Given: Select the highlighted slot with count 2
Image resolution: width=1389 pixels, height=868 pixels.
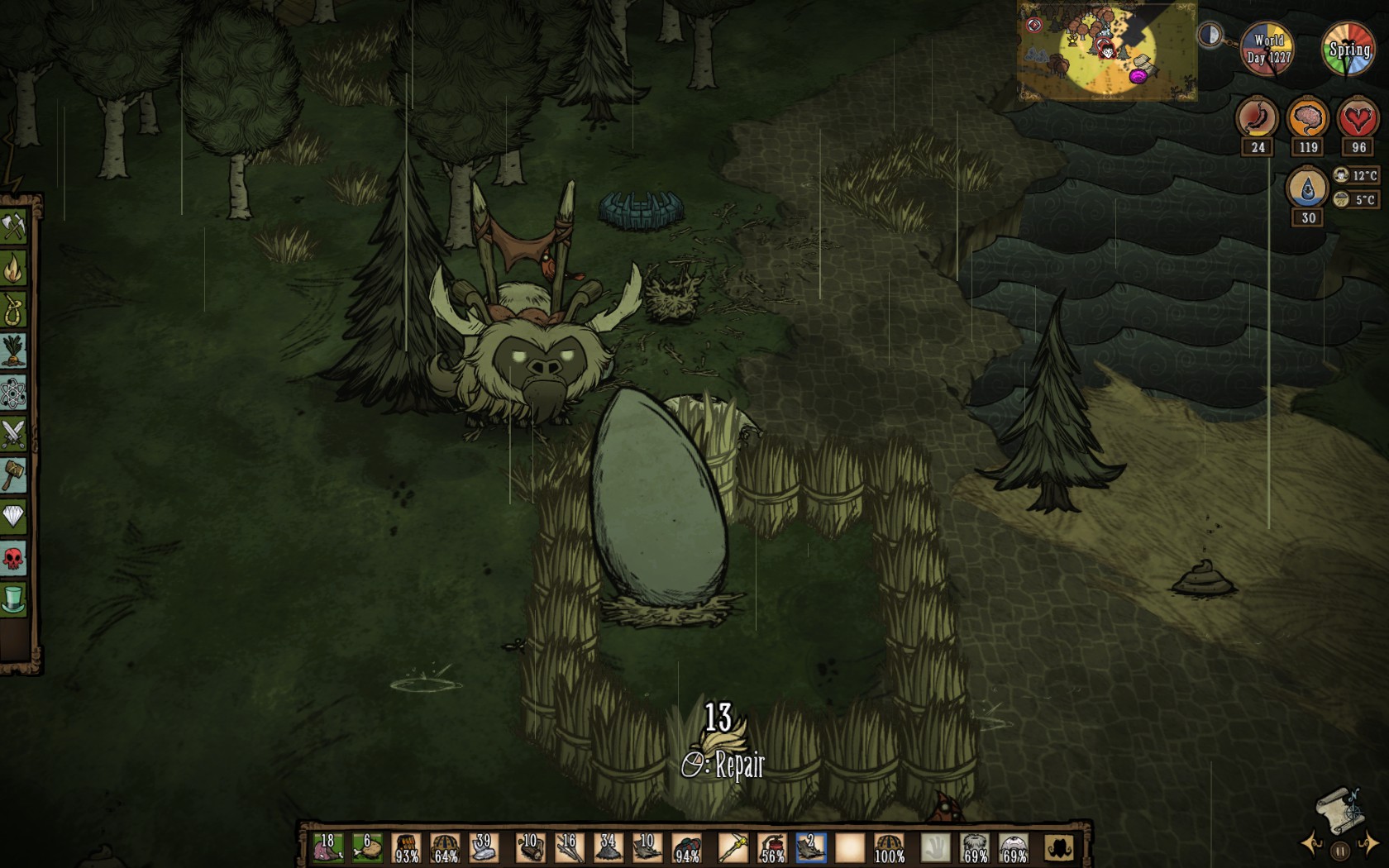Looking at the screenshot, I should coord(811,848).
